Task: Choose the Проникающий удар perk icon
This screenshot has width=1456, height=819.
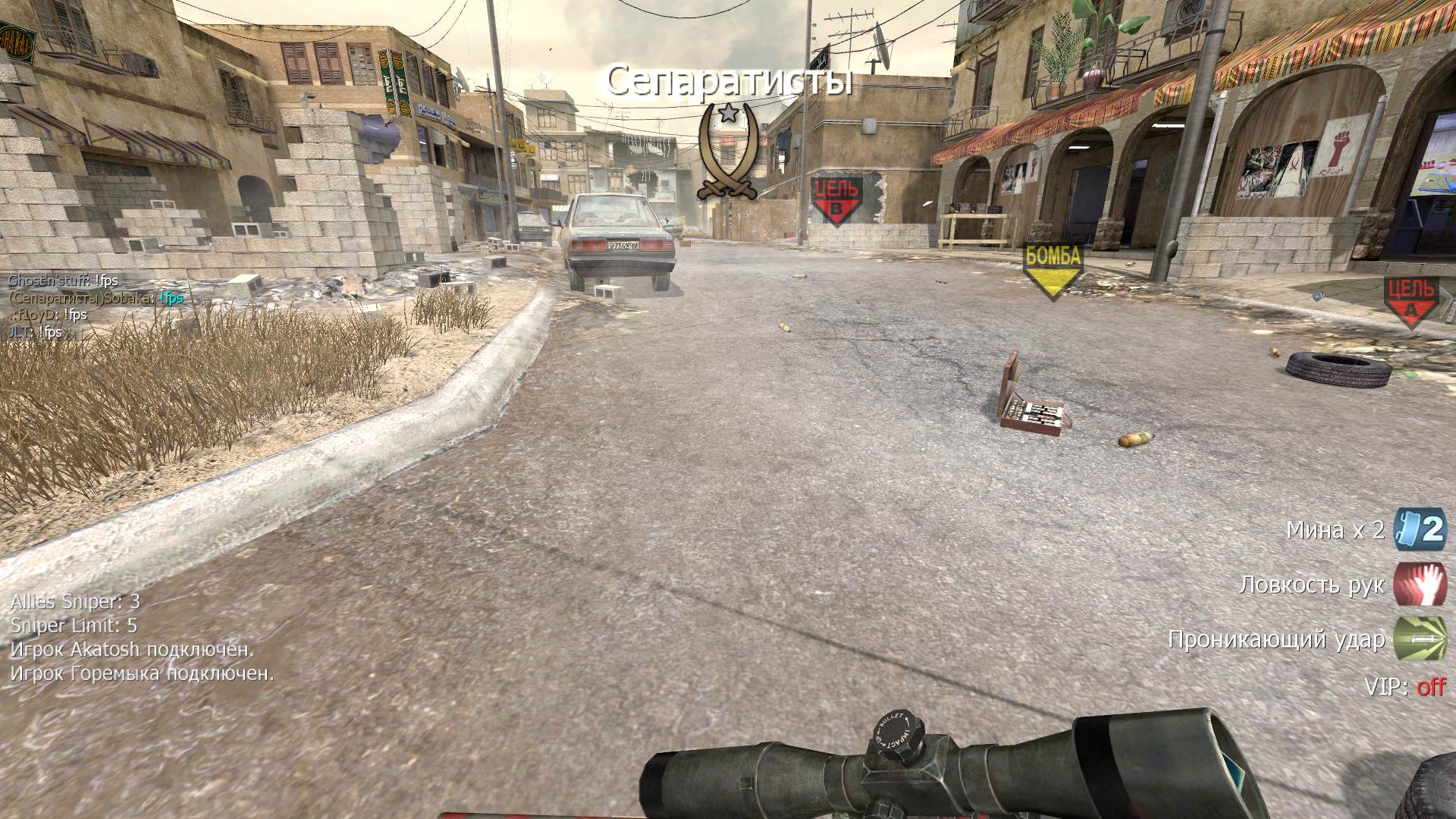Action: click(1420, 639)
